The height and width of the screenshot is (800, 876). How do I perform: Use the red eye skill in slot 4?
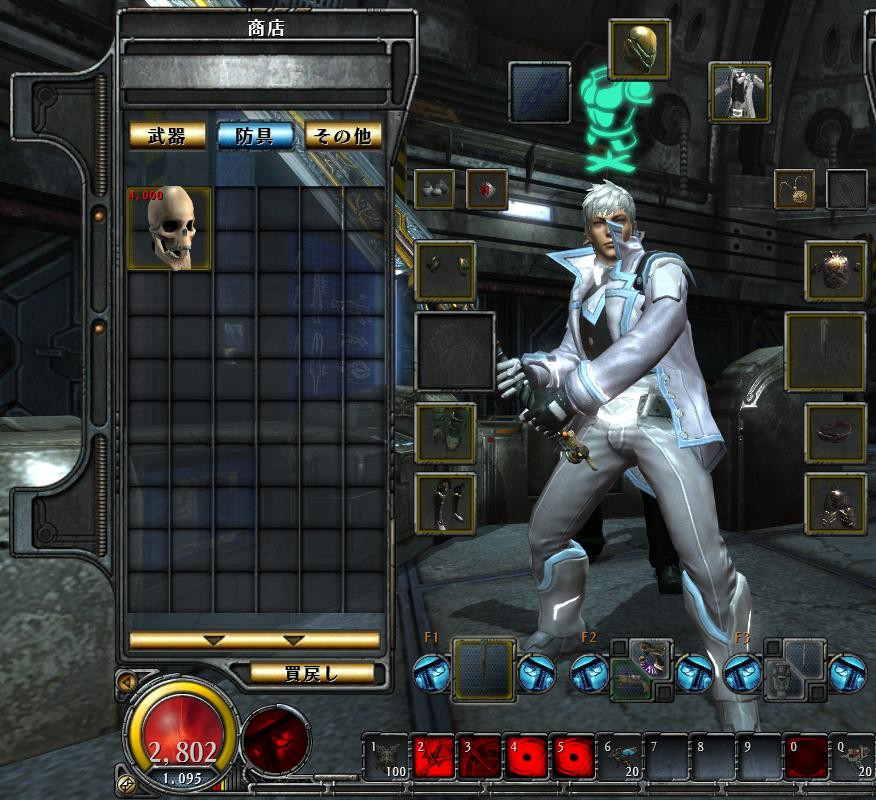[525, 758]
